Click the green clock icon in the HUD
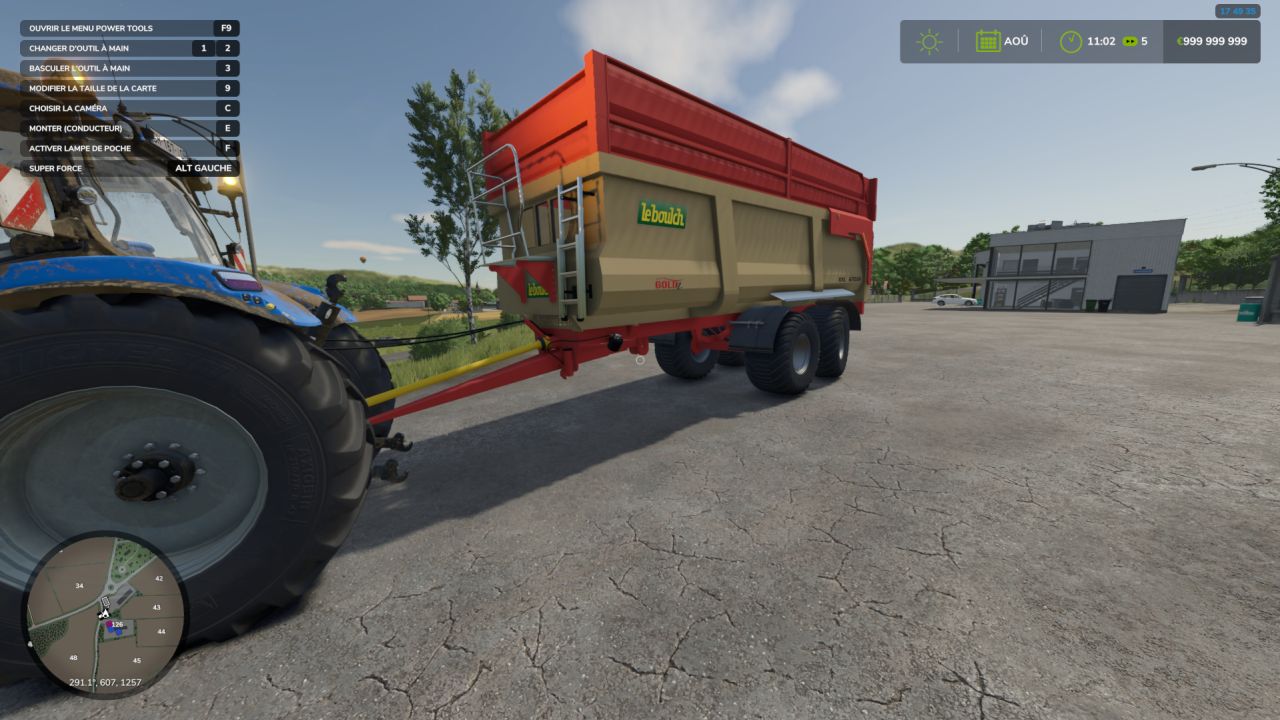 [x=1070, y=40]
